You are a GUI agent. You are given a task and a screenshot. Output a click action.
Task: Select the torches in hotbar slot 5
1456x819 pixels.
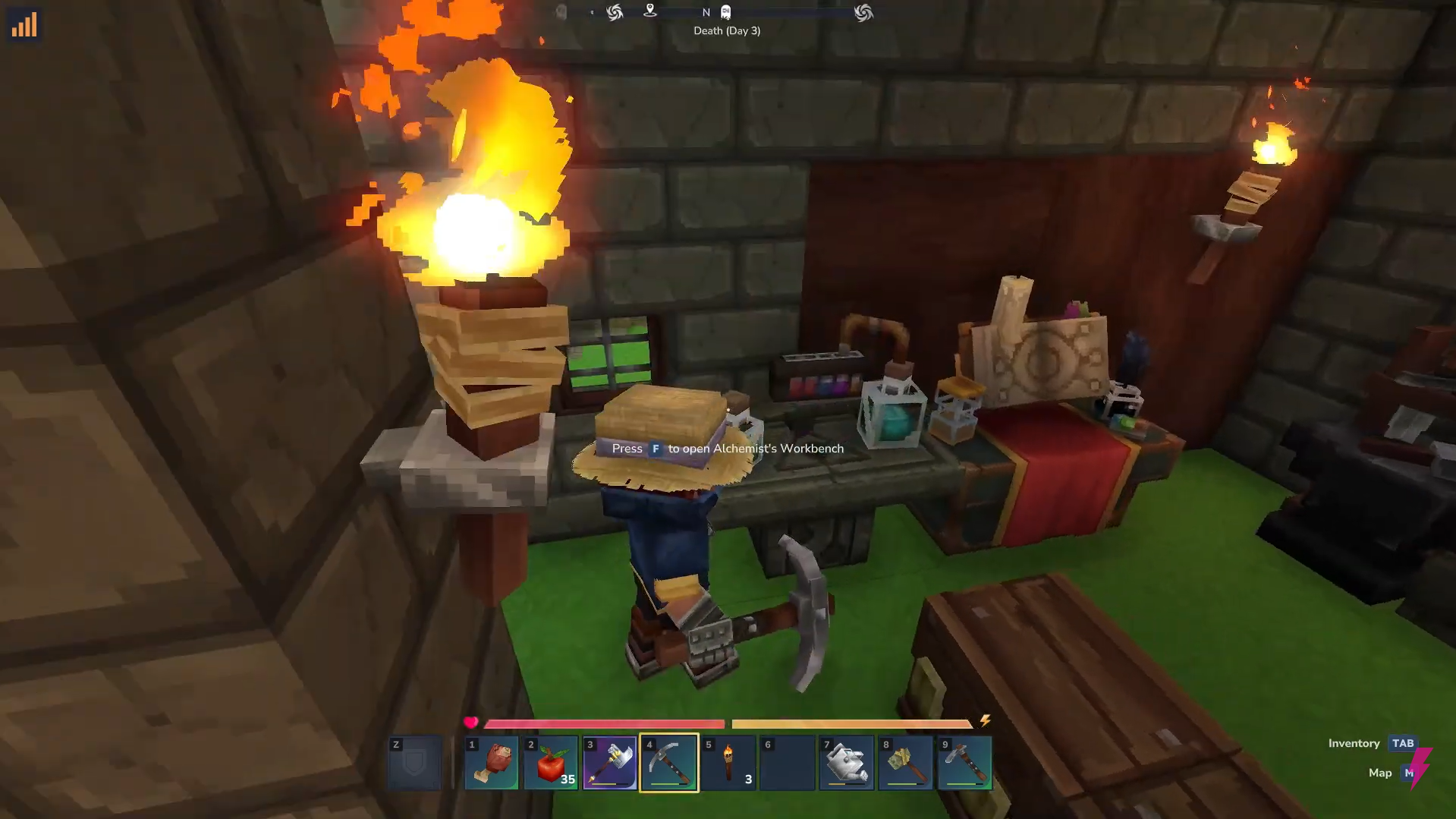tap(728, 762)
